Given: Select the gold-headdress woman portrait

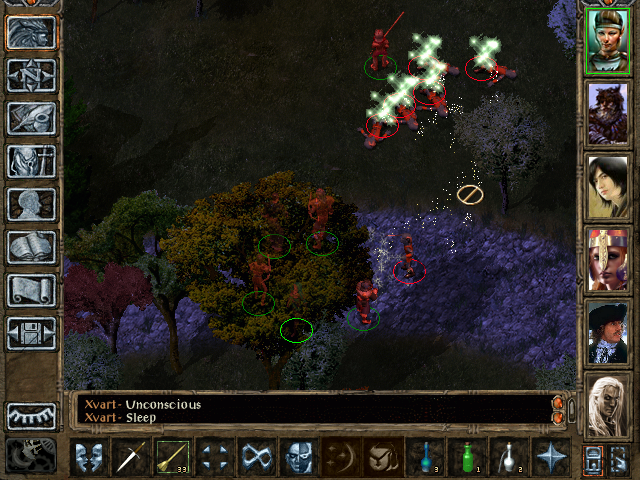Looking at the screenshot, I should (x=608, y=257).
